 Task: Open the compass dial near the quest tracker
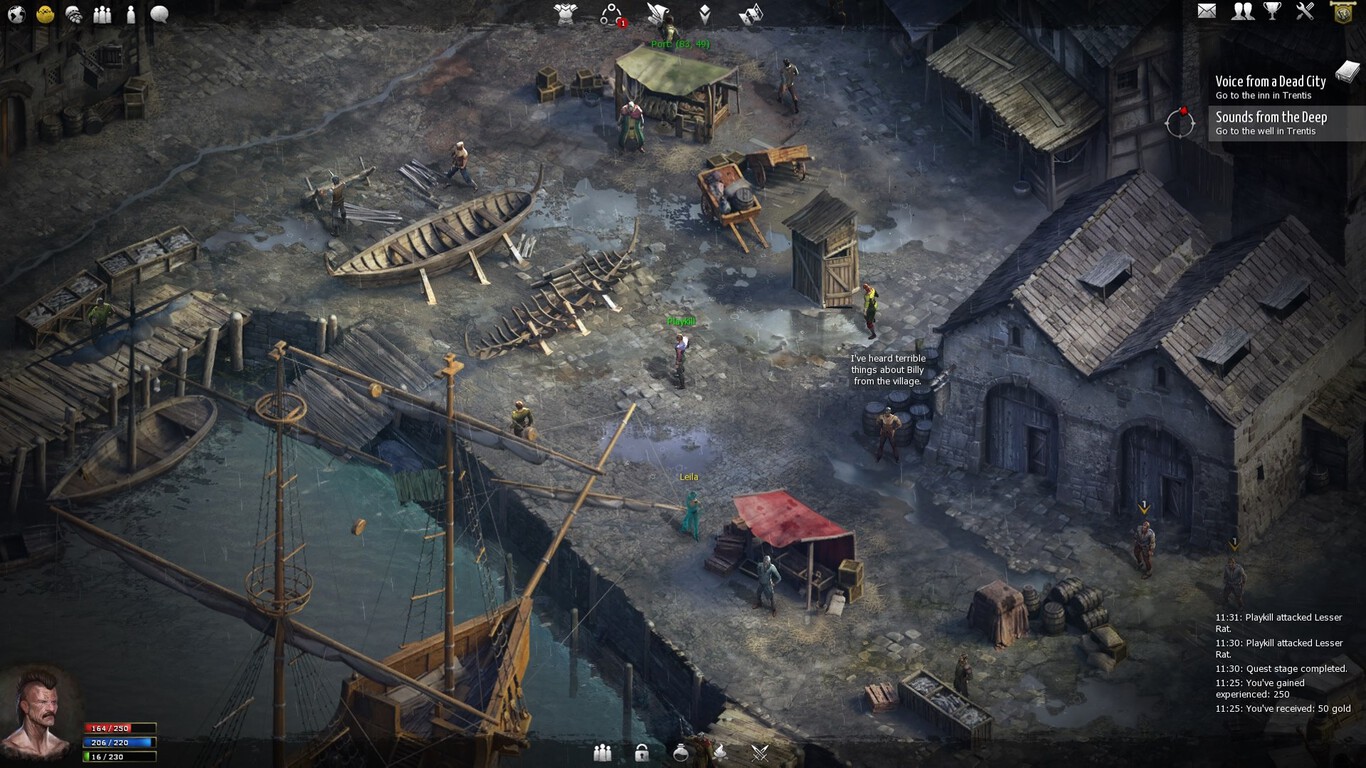(x=1180, y=124)
